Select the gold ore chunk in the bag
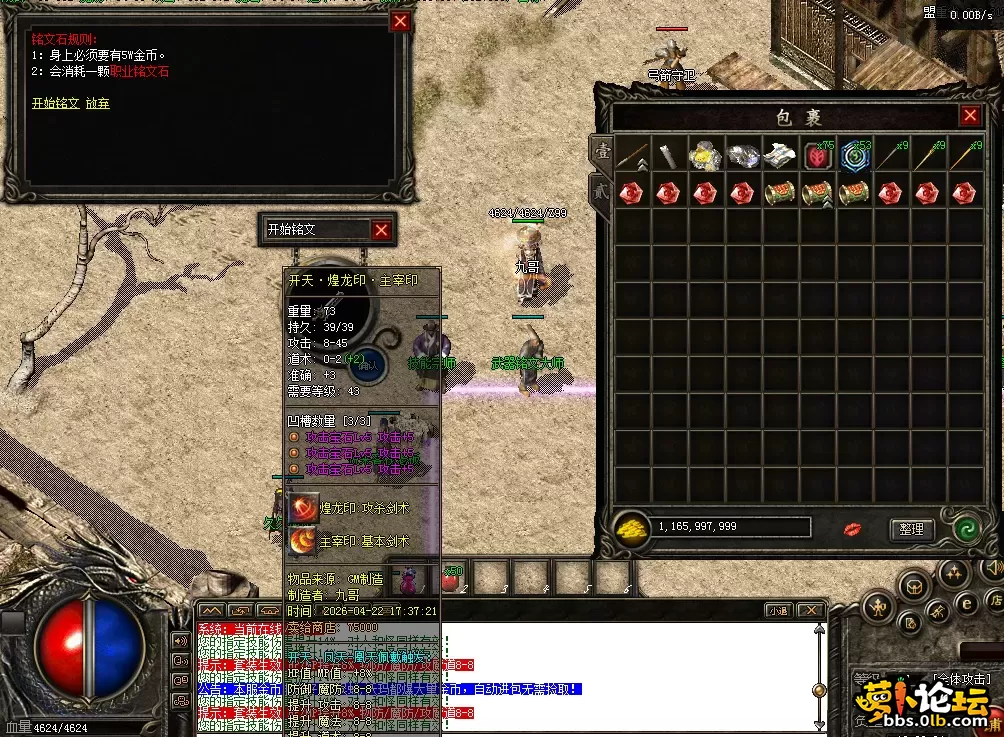This screenshot has height=737, width=1004. pyautogui.click(x=706, y=155)
